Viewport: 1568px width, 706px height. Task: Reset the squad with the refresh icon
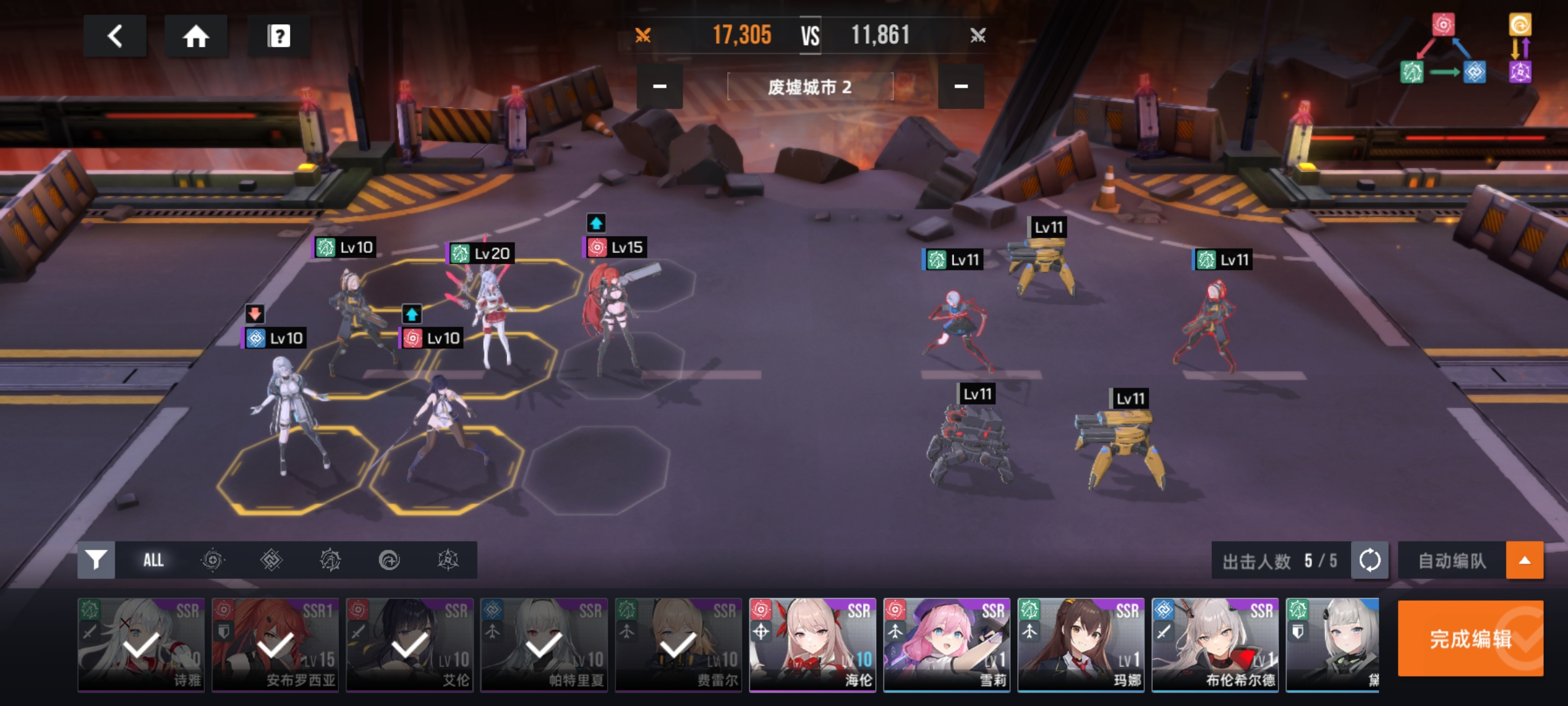[x=1369, y=560]
